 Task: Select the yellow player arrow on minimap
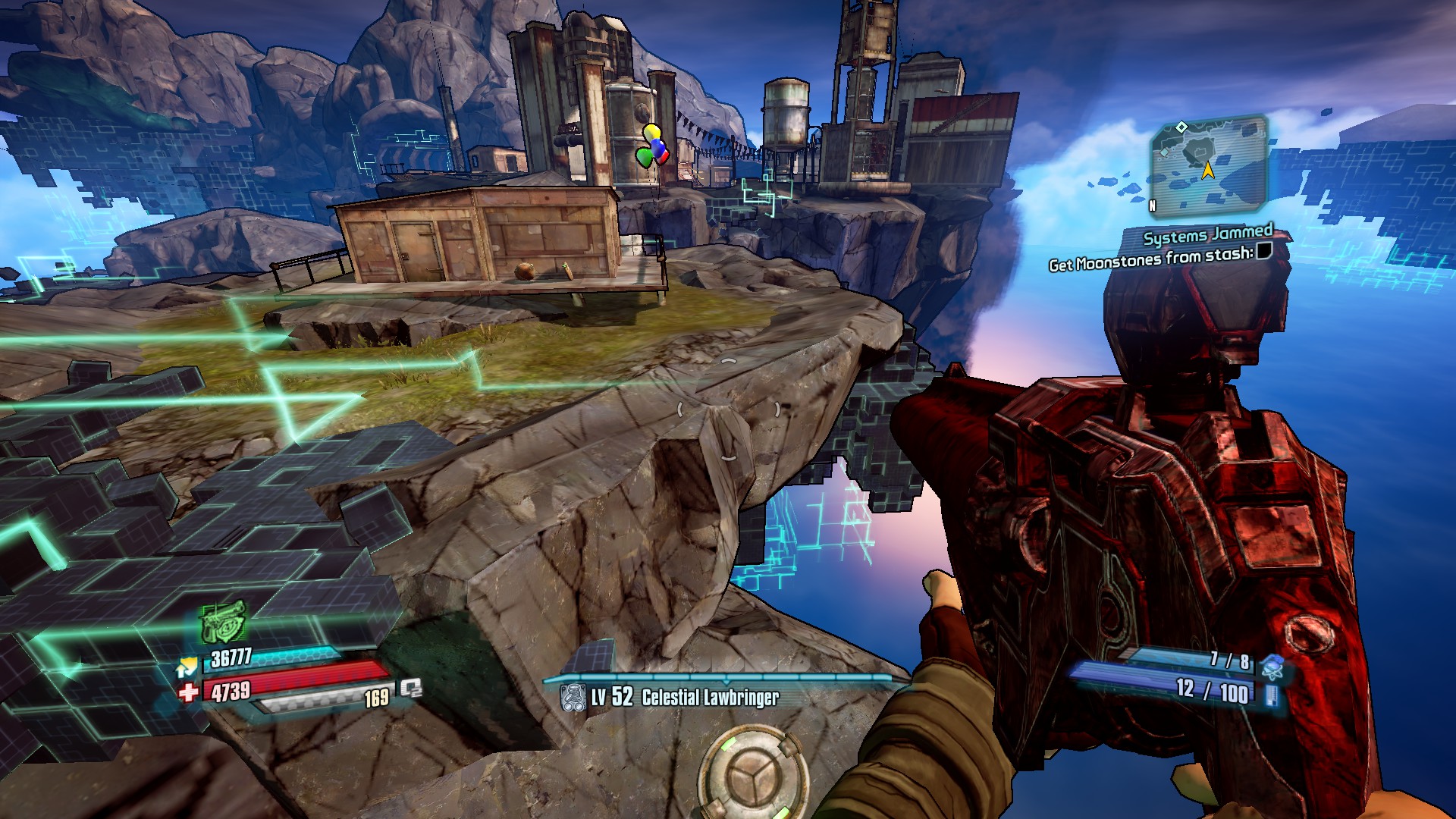click(1207, 171)
